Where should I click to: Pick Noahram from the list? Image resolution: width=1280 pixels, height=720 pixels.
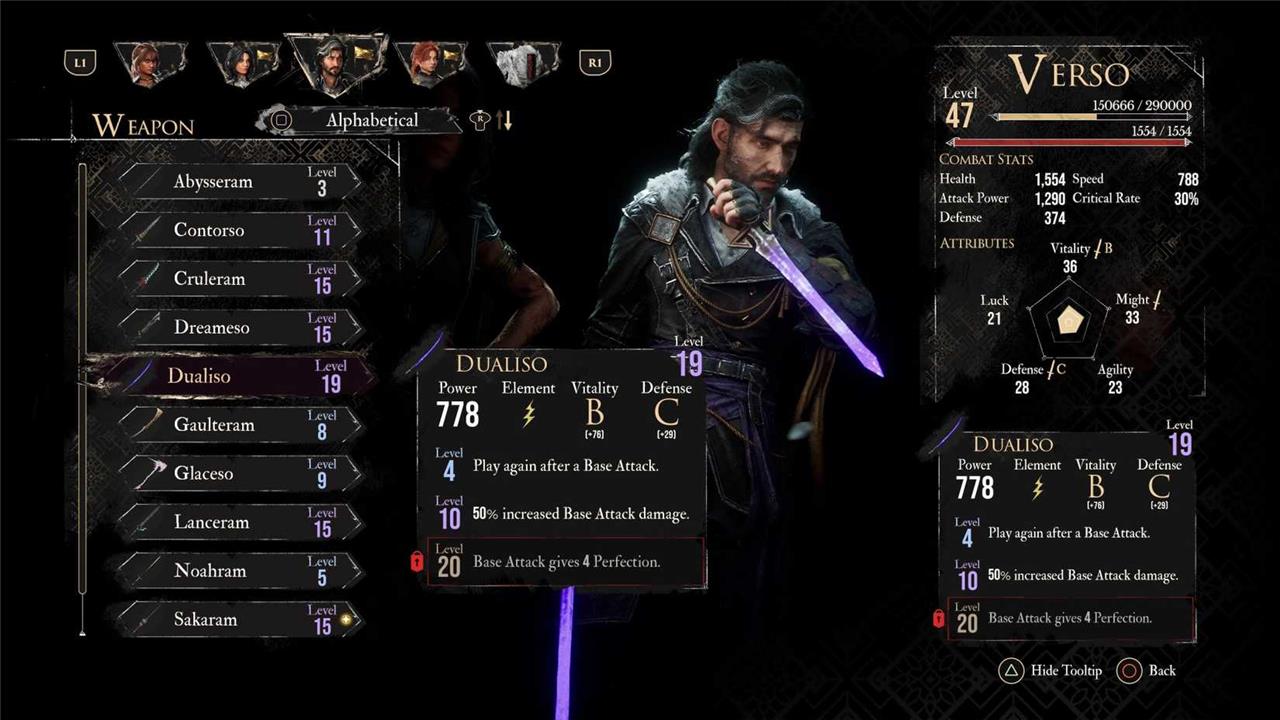point(240,571)
